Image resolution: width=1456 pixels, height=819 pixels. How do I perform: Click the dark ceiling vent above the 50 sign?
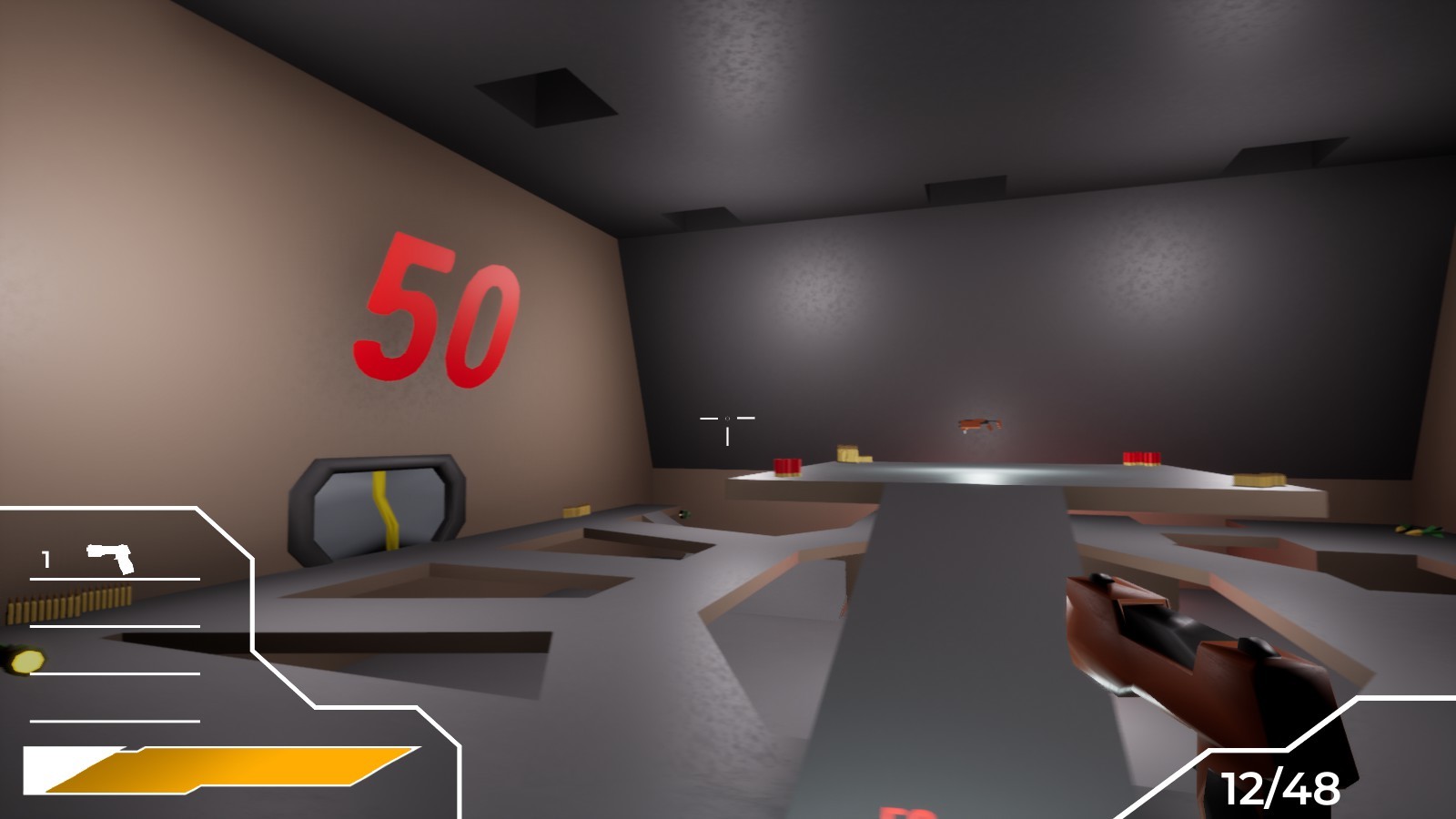coord(544,97)
